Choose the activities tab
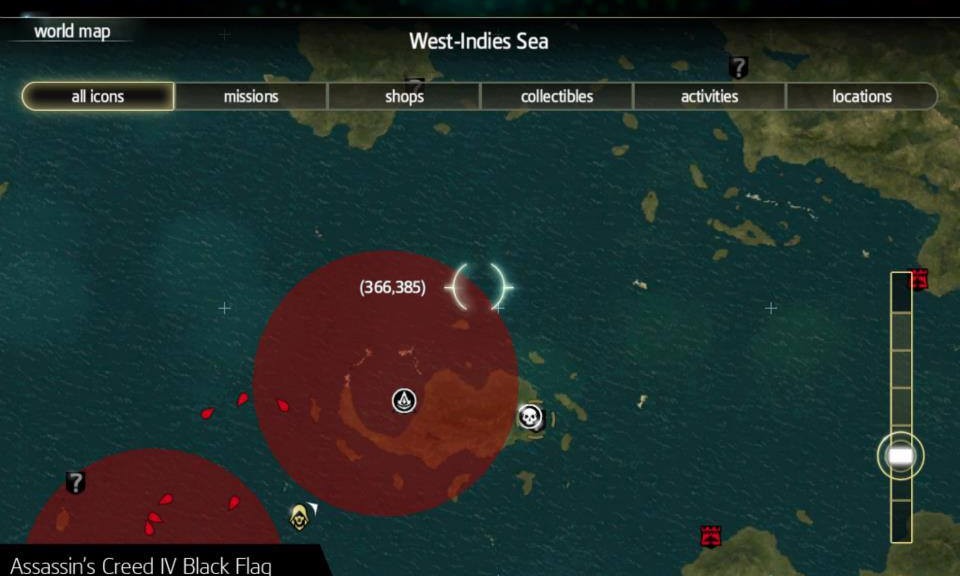This screenshot has height=576, width=960. [709, 97]
